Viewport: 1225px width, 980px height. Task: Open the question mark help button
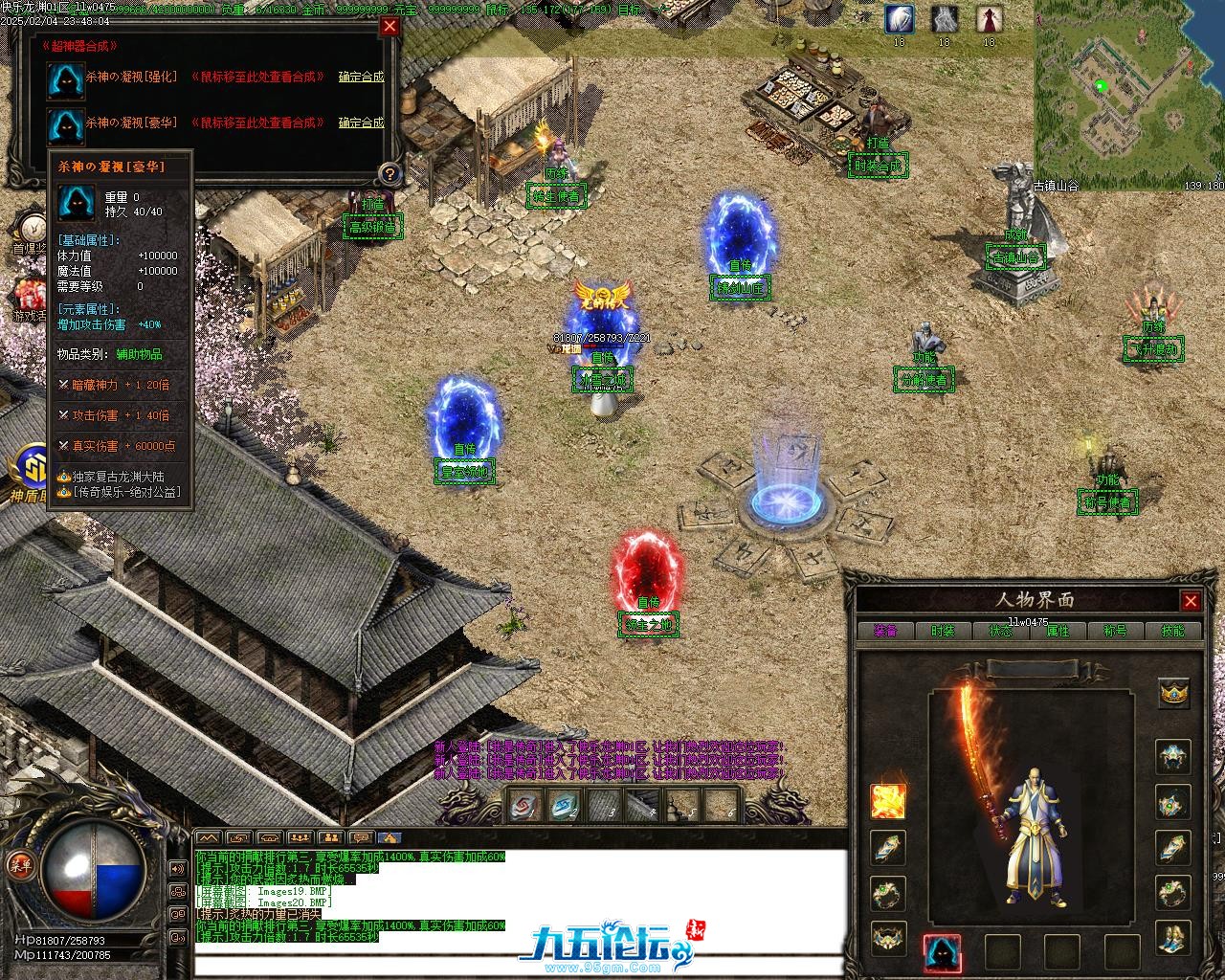(x=390, y=173)
